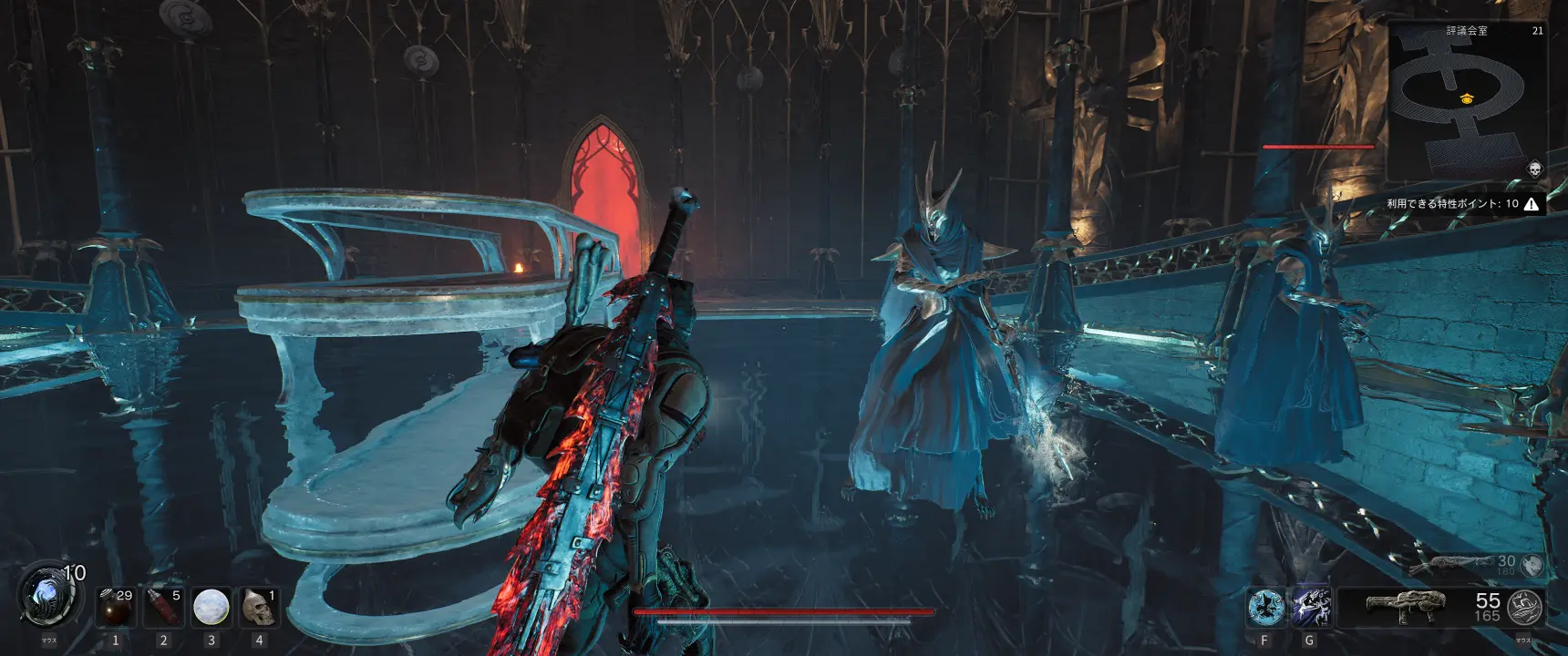1568x656 pixels.
Task: Select the equipped long gun weapon slot
Action: (x=1406, y=606)
